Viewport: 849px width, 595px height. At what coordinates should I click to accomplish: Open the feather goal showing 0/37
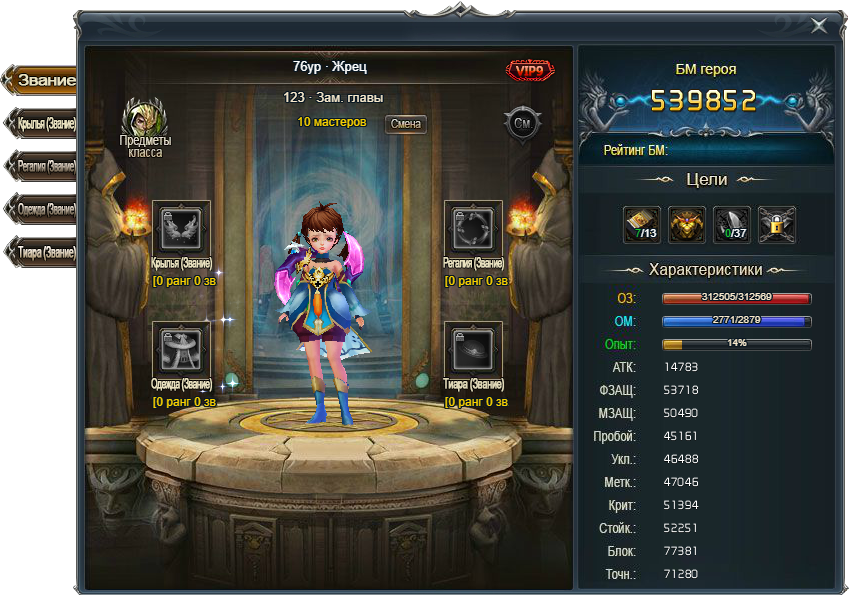click(731, 223)
